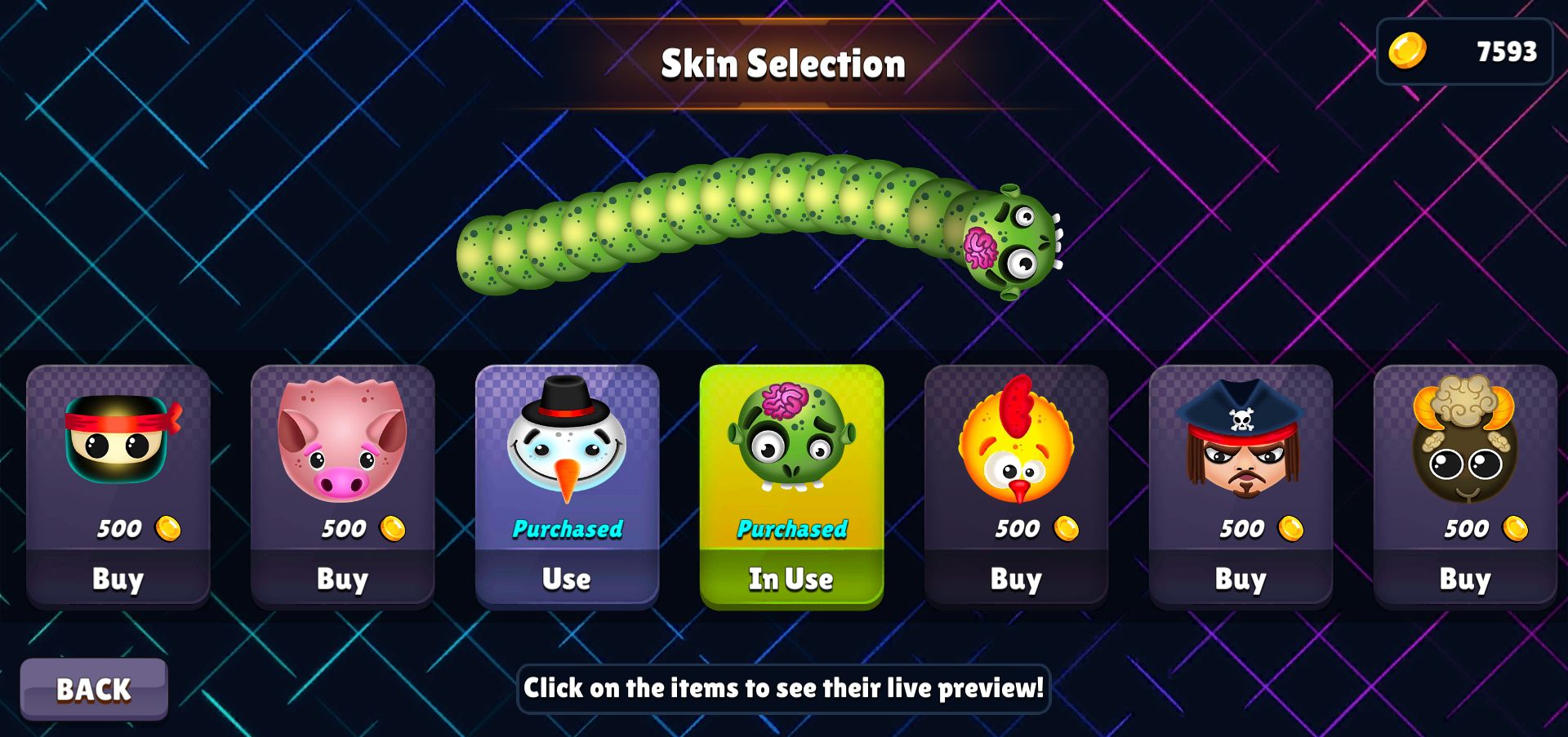Preview the snowman head thumbnail

pos(567,441)
